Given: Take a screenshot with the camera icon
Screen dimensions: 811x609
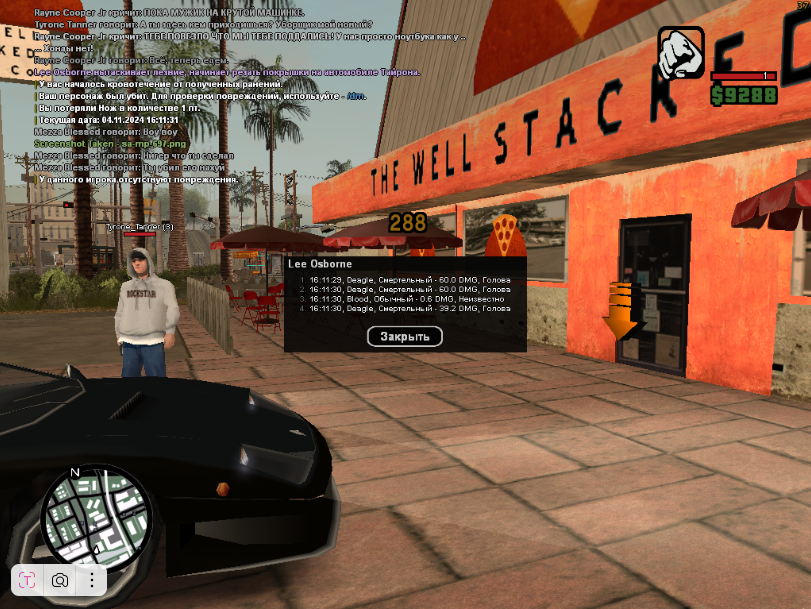Looking at the screenshot, I should pyautogui.click(x=60, y=580).
